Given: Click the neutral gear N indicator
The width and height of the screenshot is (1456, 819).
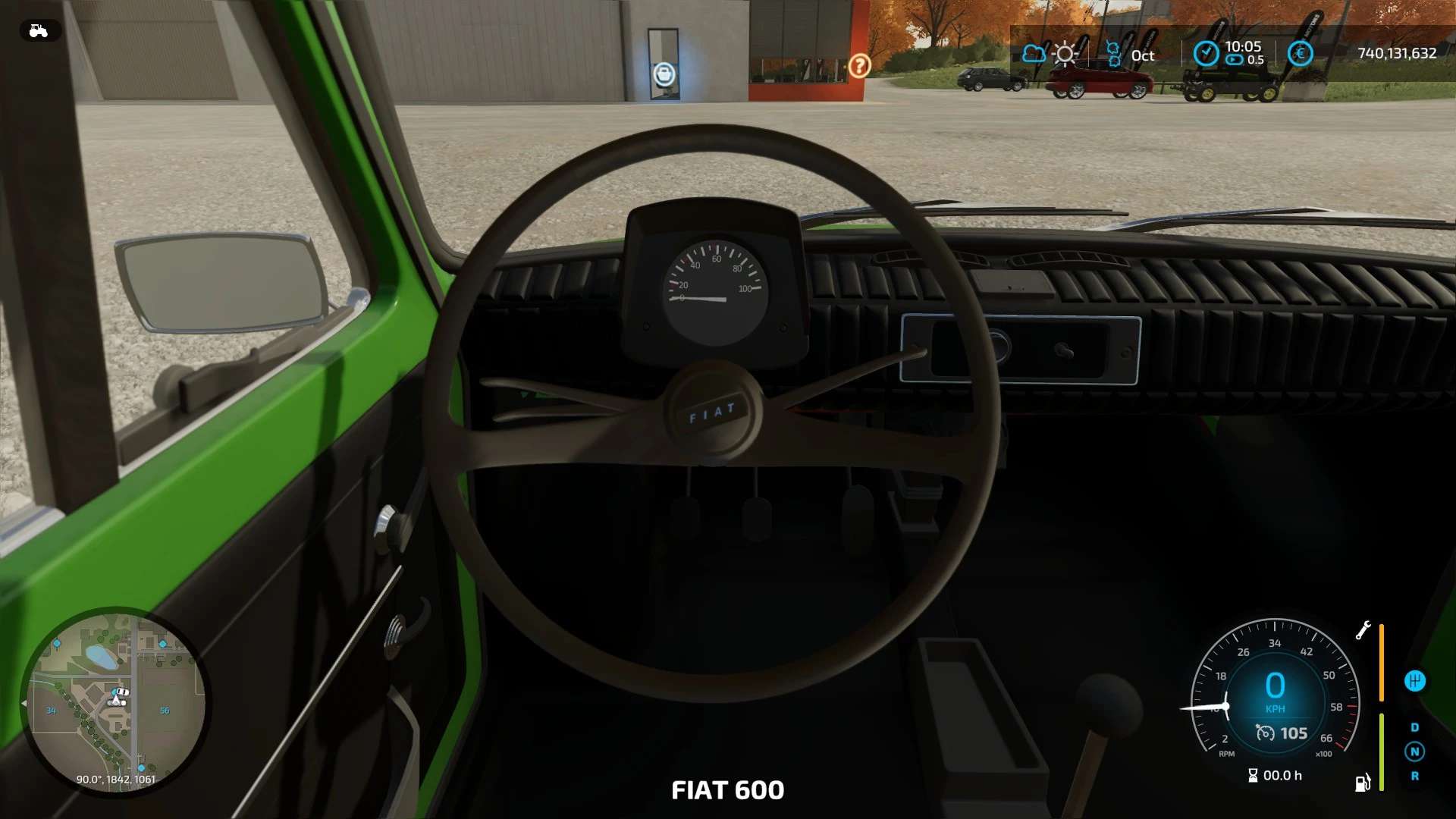Looking at the screenshot, I should (x=1414, y=752).
